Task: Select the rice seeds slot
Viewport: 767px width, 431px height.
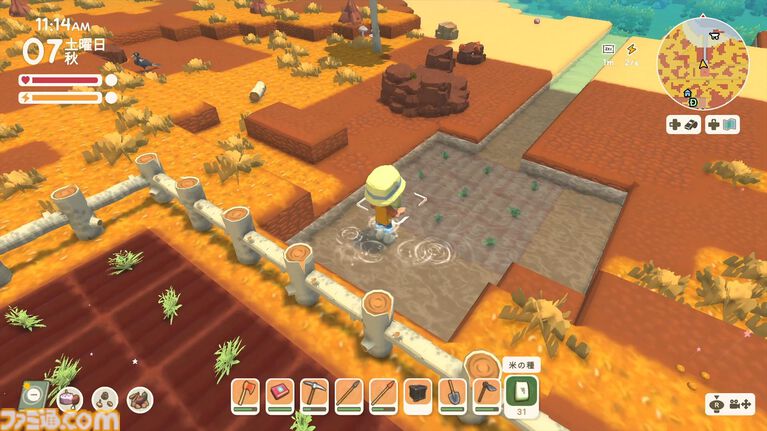Action: pyautogui.click(x=524, y=391)
